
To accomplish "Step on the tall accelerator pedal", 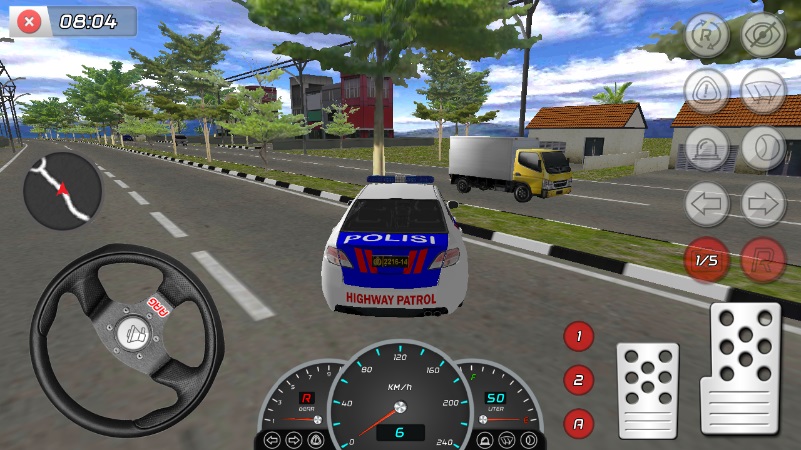I will (x=740, y=368).
